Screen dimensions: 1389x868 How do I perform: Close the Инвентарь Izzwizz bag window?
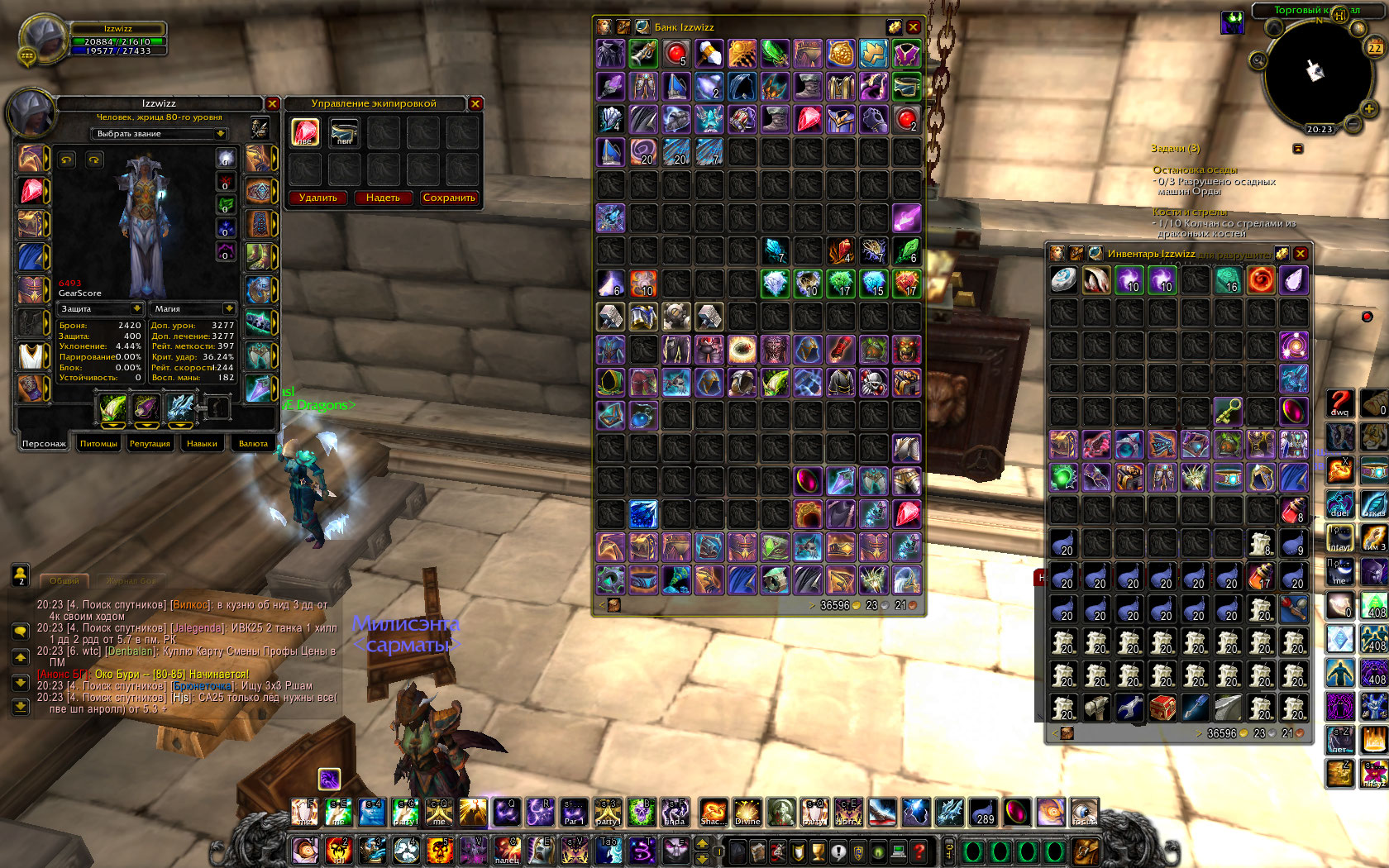tap(1301, 254)
